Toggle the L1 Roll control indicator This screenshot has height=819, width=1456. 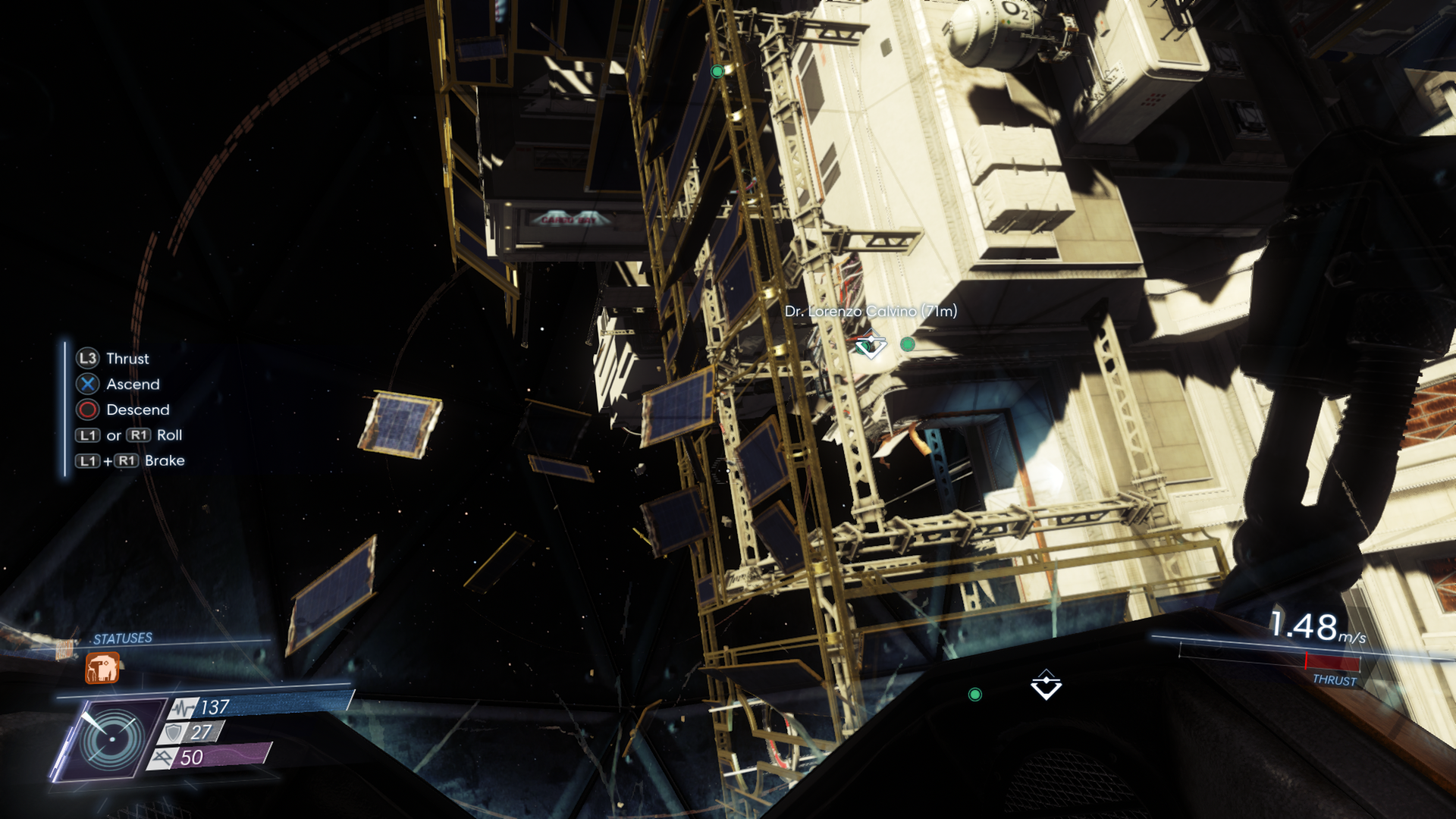[87, 435]
